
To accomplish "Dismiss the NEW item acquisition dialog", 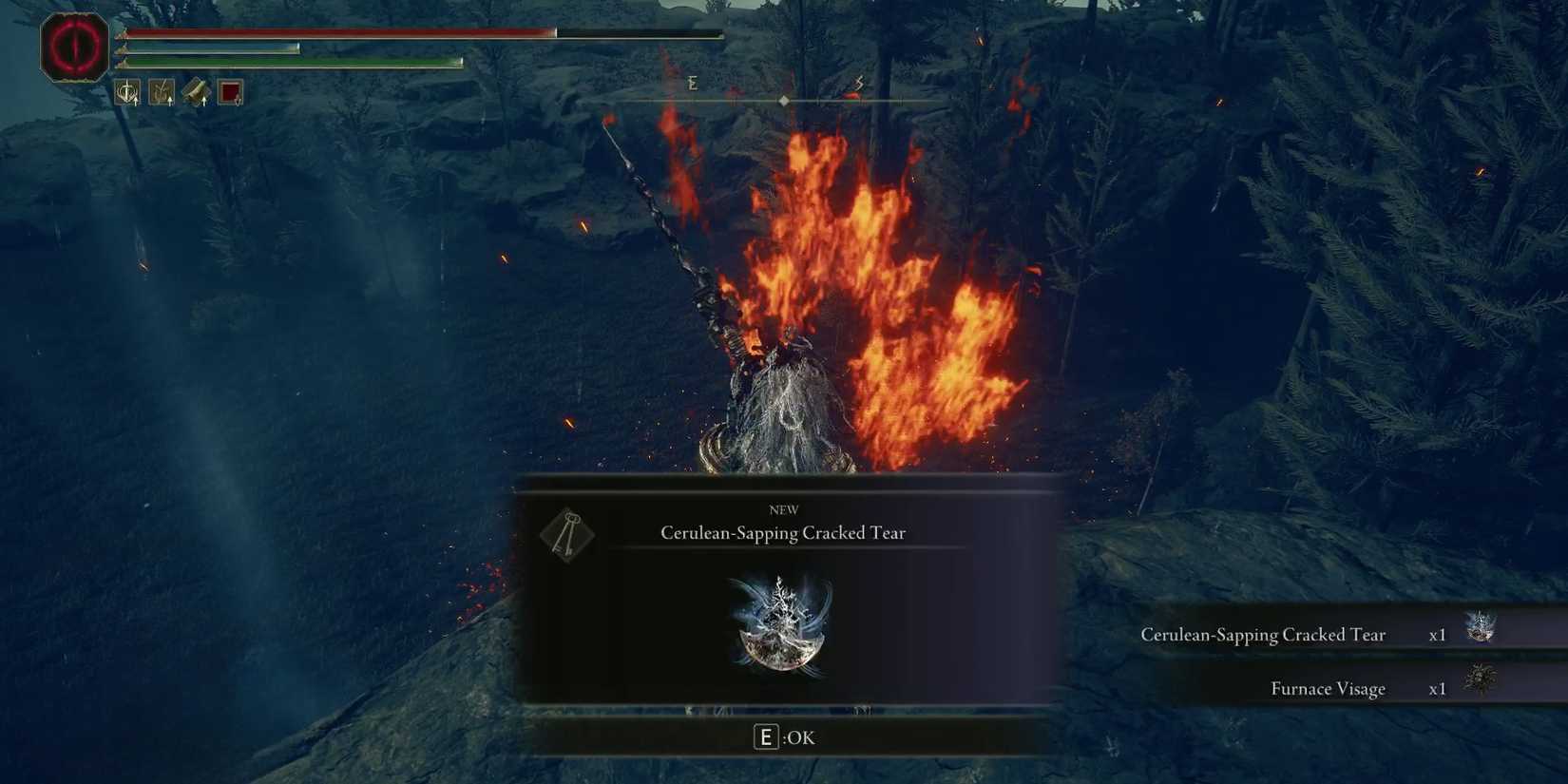I will tap(783, 736).
